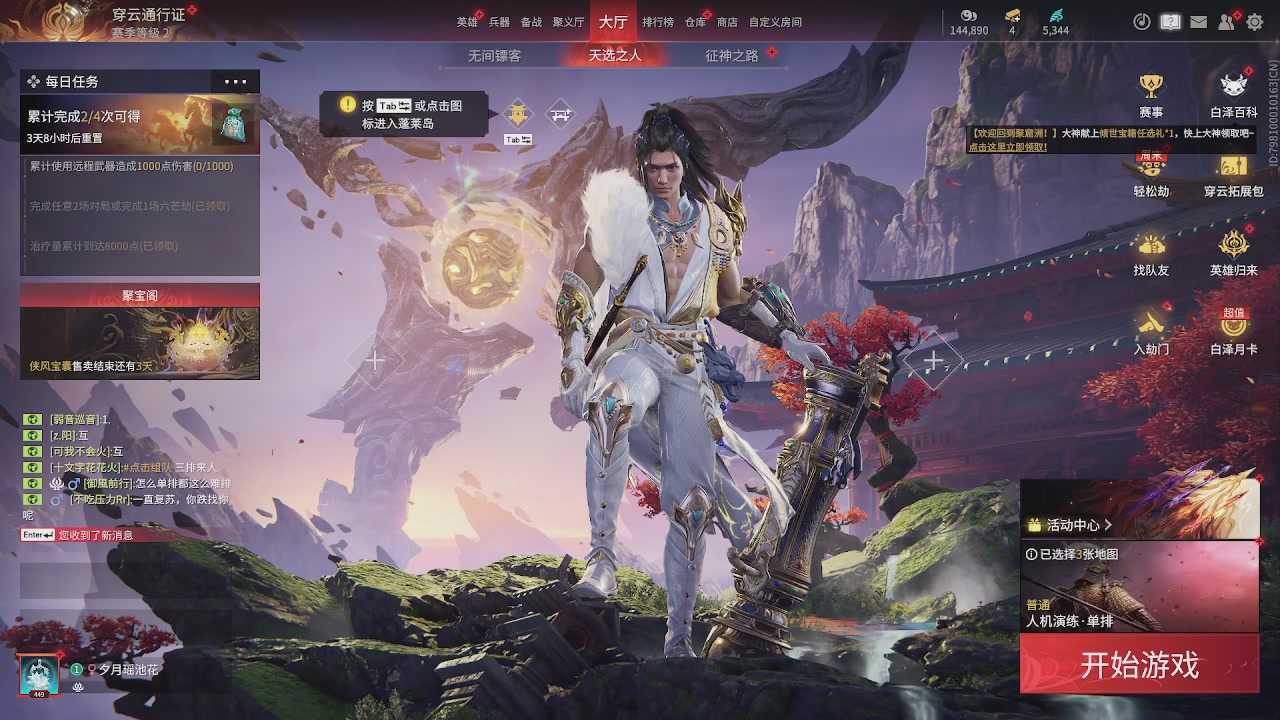Screen dimensions: 1280x720
Task: Switch to the 无间镖客 tab
Action: pos(494,56)
